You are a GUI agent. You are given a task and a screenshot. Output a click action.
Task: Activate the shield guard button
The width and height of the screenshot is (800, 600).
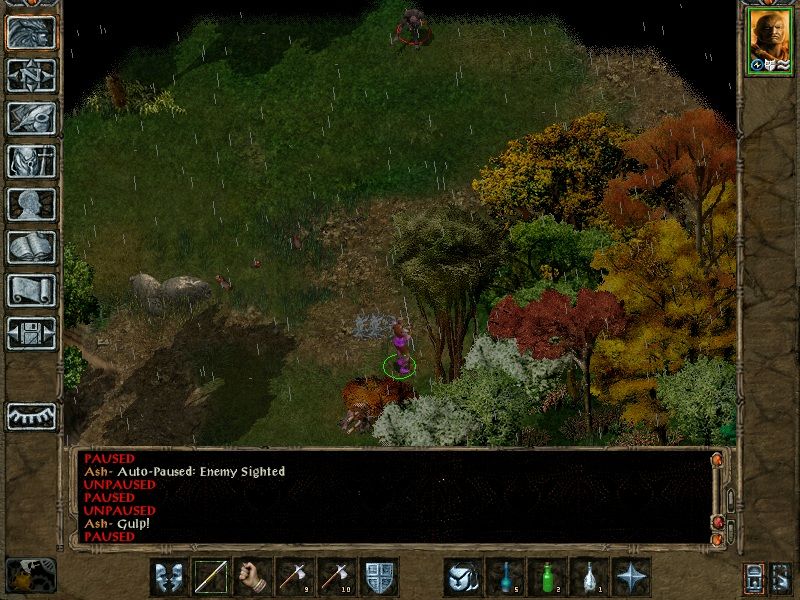[379, 577]
